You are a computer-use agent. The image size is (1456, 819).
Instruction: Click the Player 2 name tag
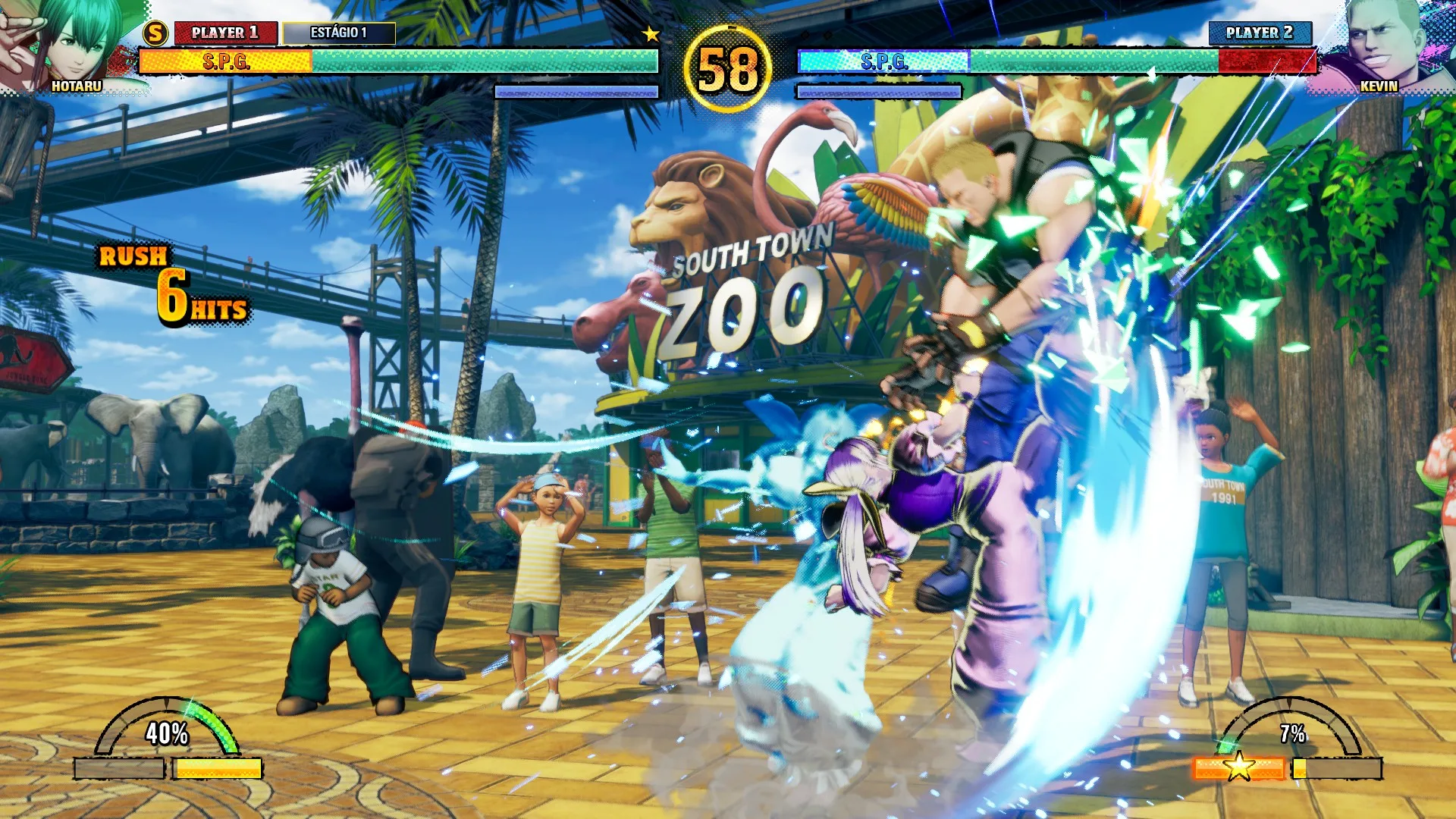[x=1260, y=33]
